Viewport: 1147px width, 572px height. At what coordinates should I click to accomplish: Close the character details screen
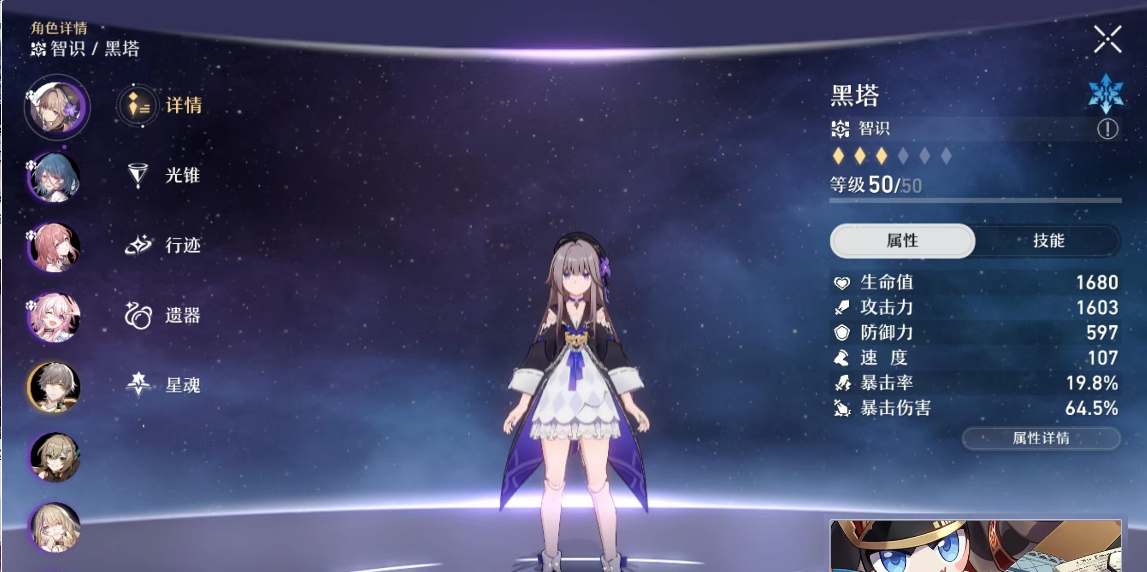tap(1107, 39)
